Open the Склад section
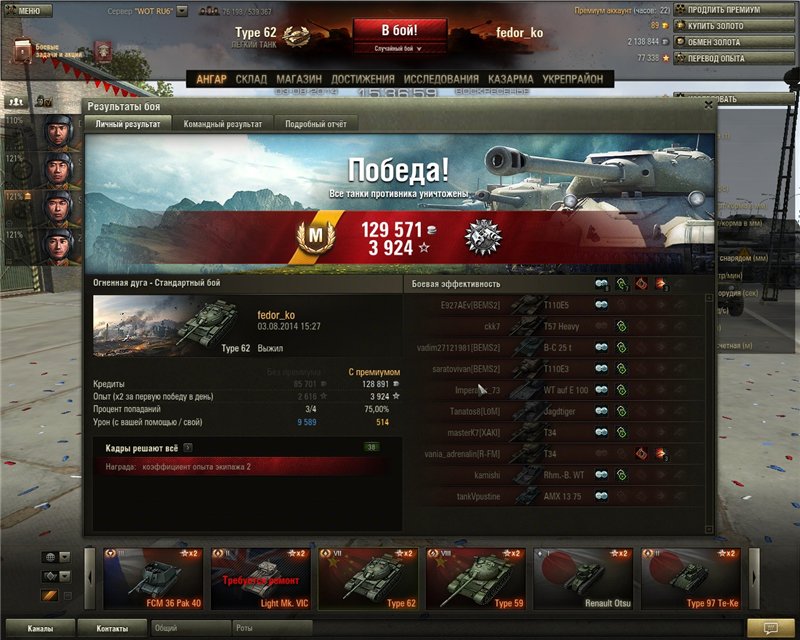 [x=251, y=79]
